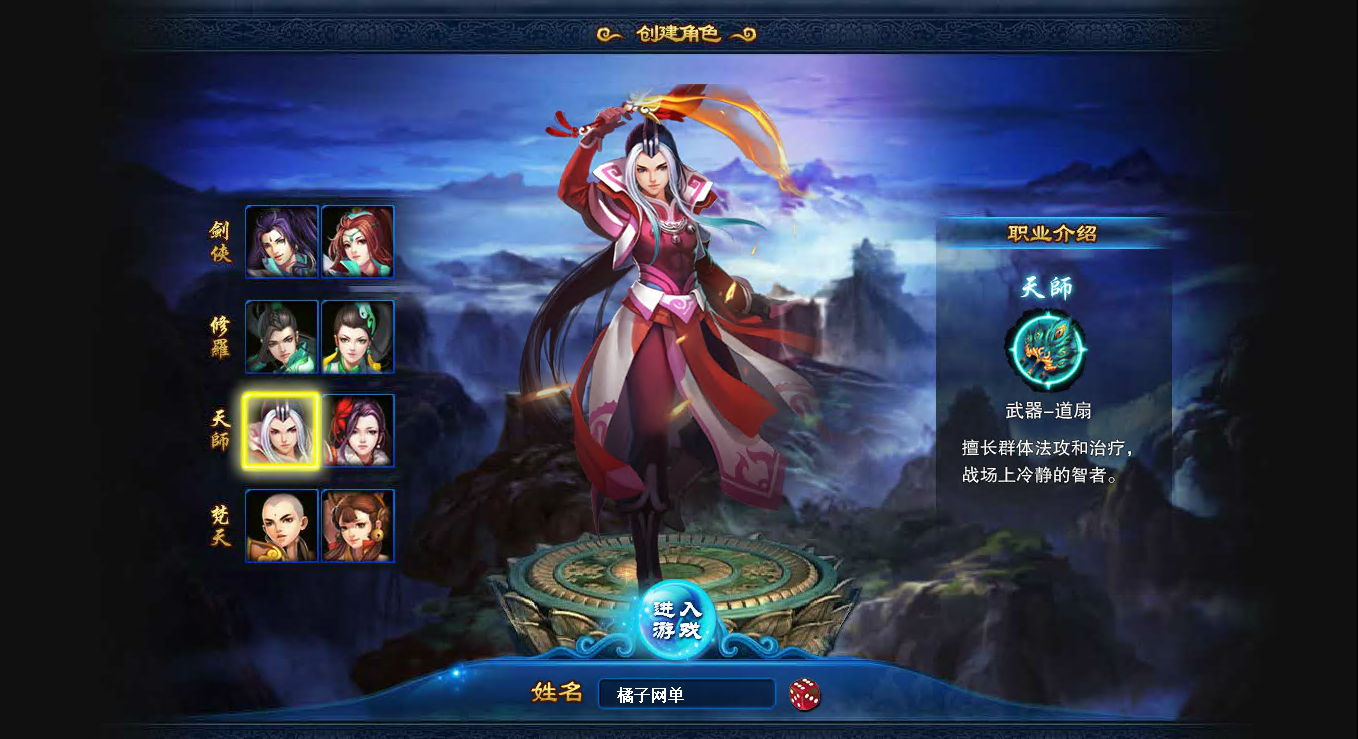Screen dimensions: 1358x739
Task: Switch to the 梵天 class selection
Action: tap(219, 525)
